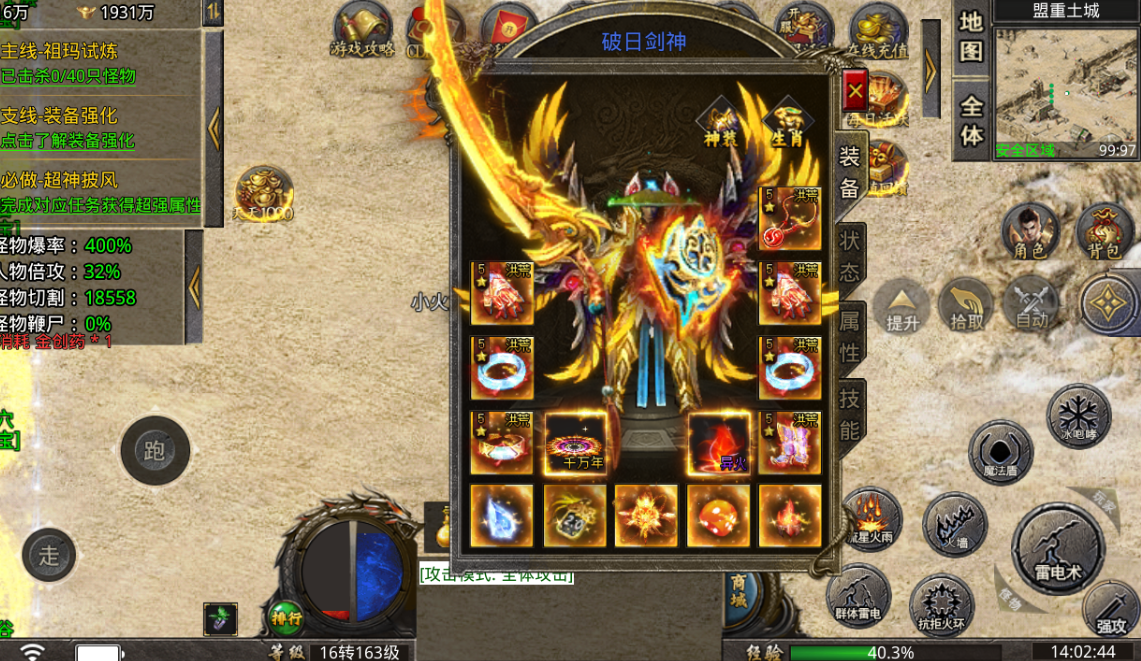This screenshot has height=661, width=1141.
Task: Toggle the 自动 auto-battle button
Action: 1031,304
